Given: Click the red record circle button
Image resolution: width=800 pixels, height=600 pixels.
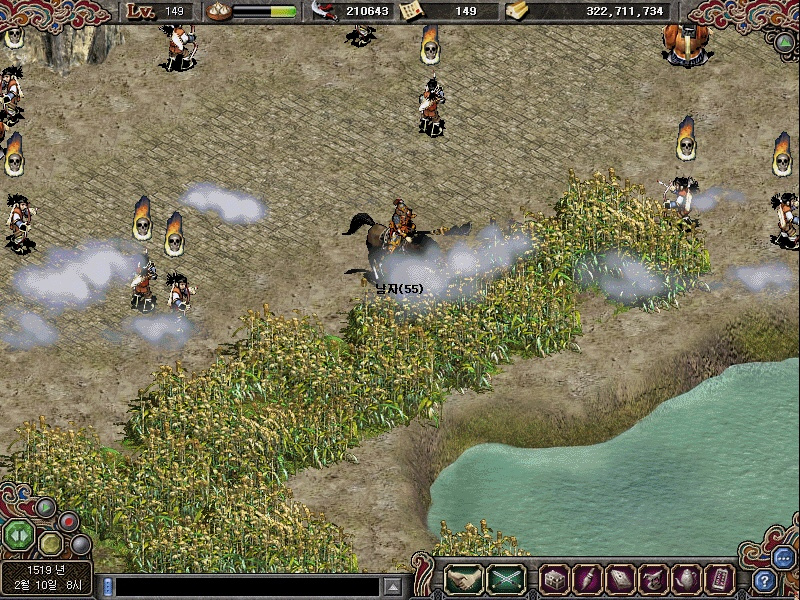Looking at the screenshot, I should click(x=69, y=521).
